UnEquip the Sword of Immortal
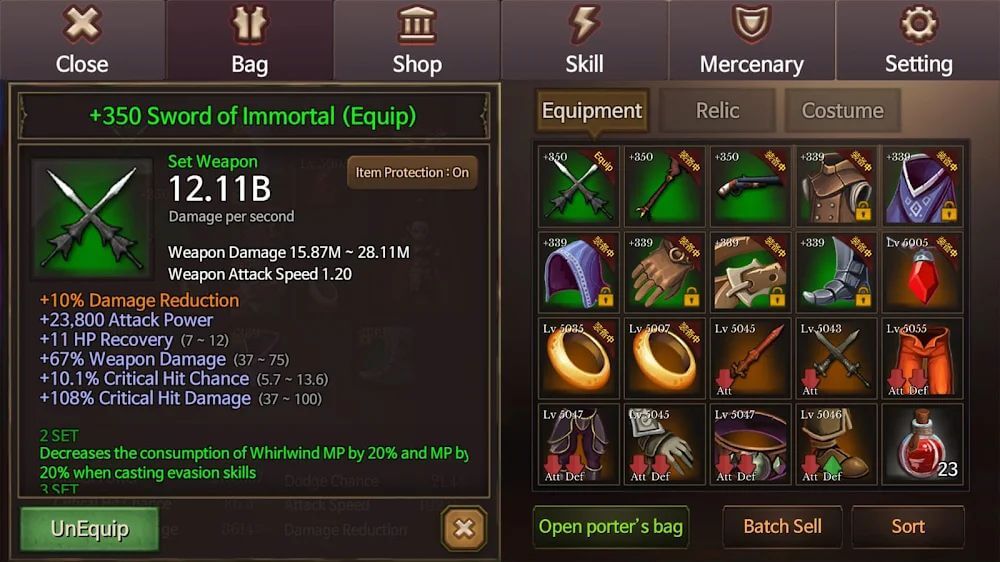Screen dimensions: 1000x562 pyautogui.click(x=89, y=528)
